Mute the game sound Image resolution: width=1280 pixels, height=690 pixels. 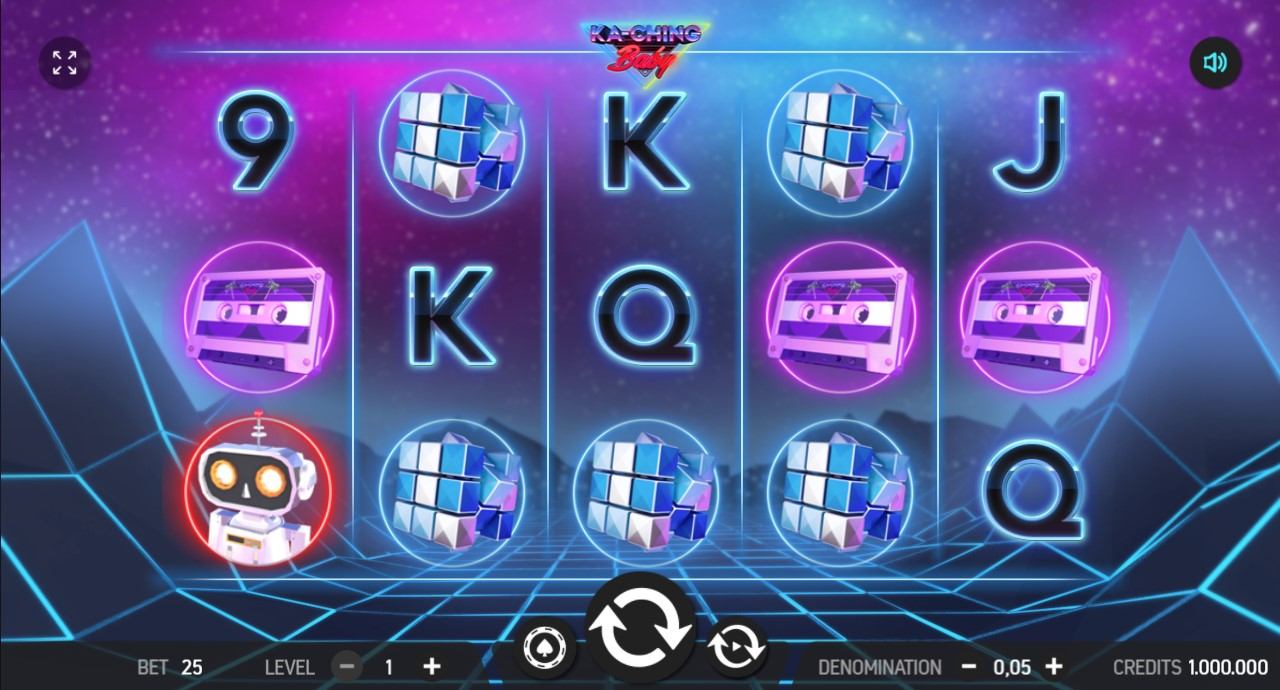tap(1215, 63)
